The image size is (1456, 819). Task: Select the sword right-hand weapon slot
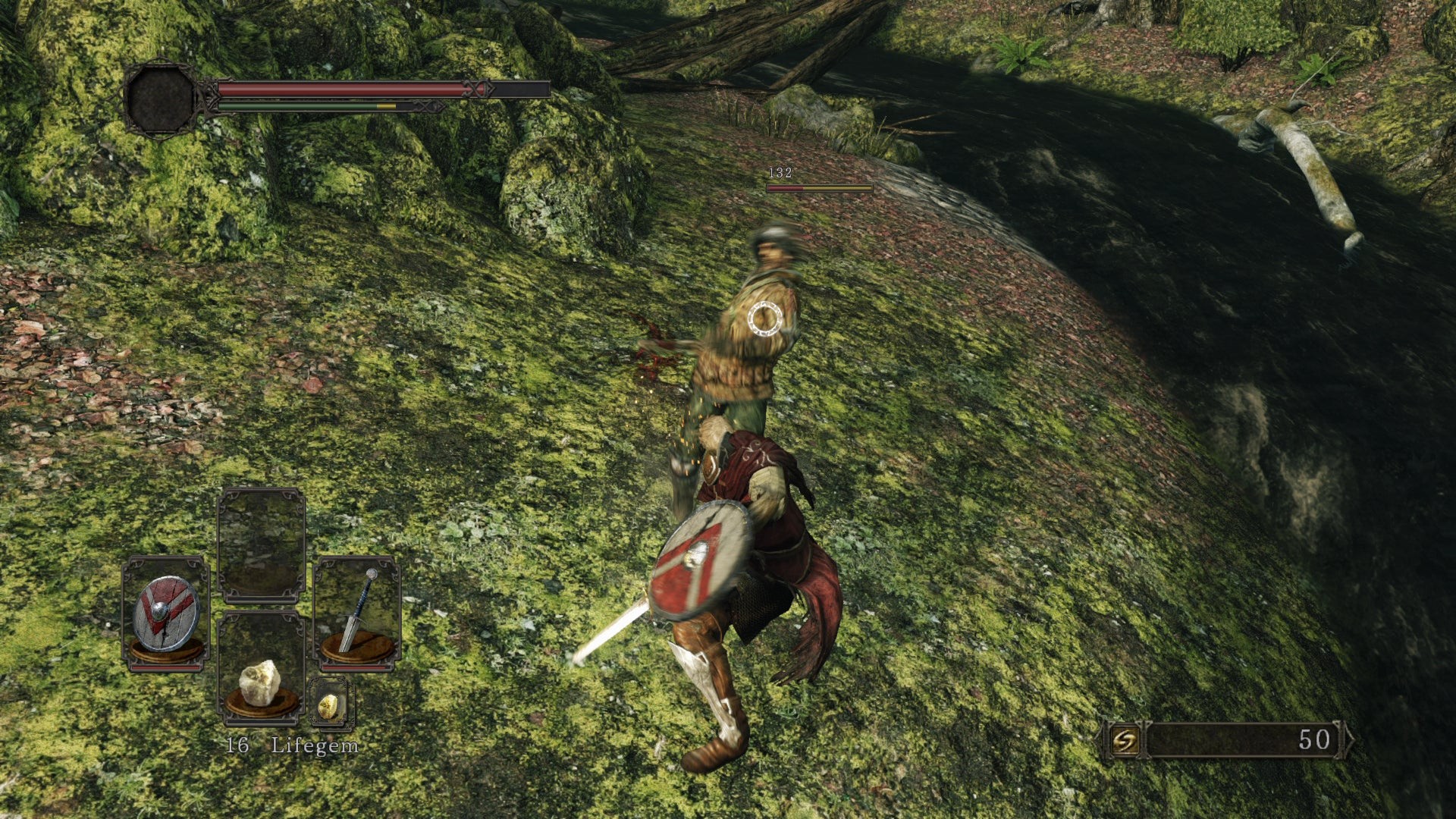pyautogui.click(x=357, y=611)
